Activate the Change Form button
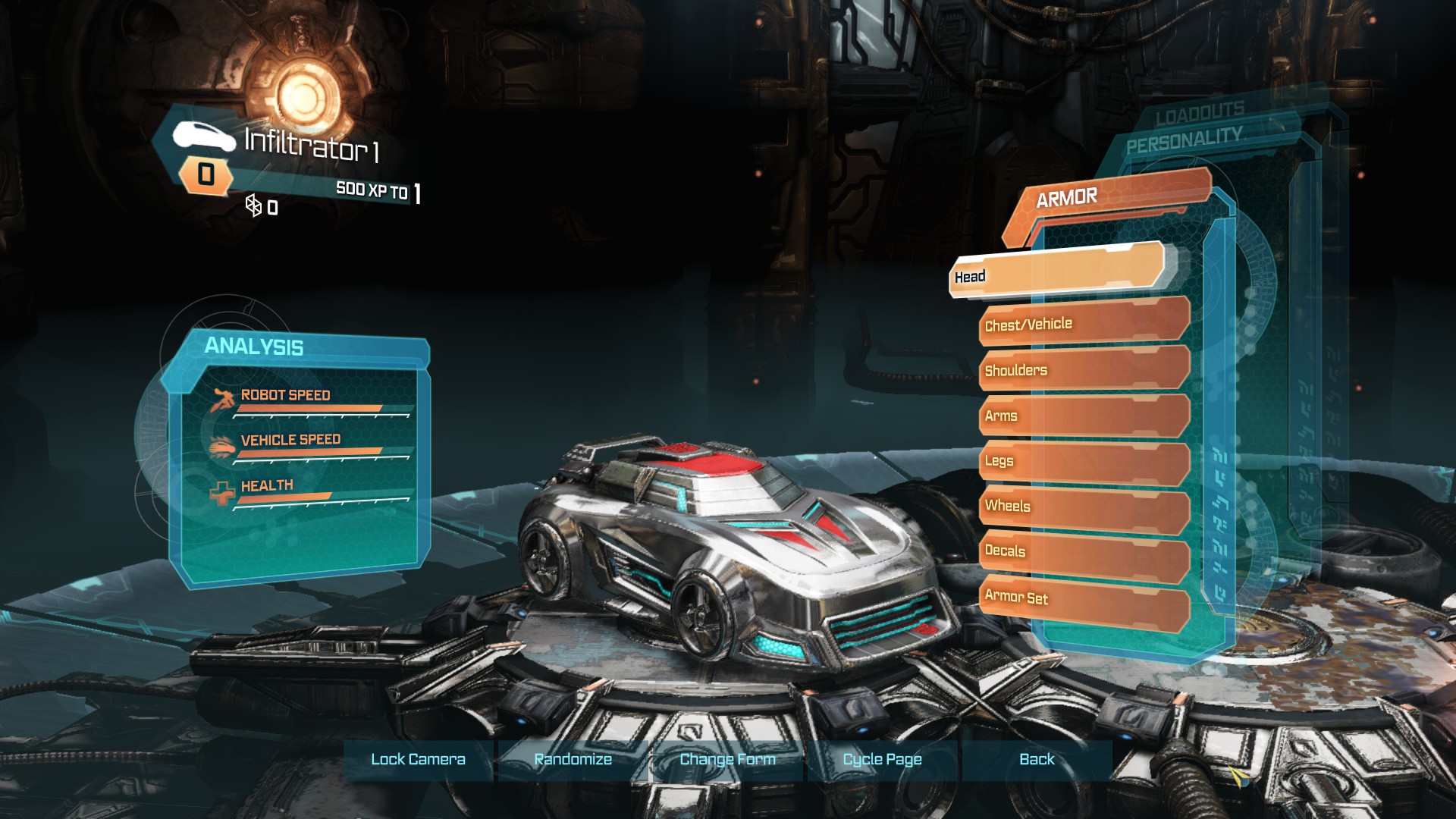The height and width of the screenshot is (819, 1456). point(727,759)
